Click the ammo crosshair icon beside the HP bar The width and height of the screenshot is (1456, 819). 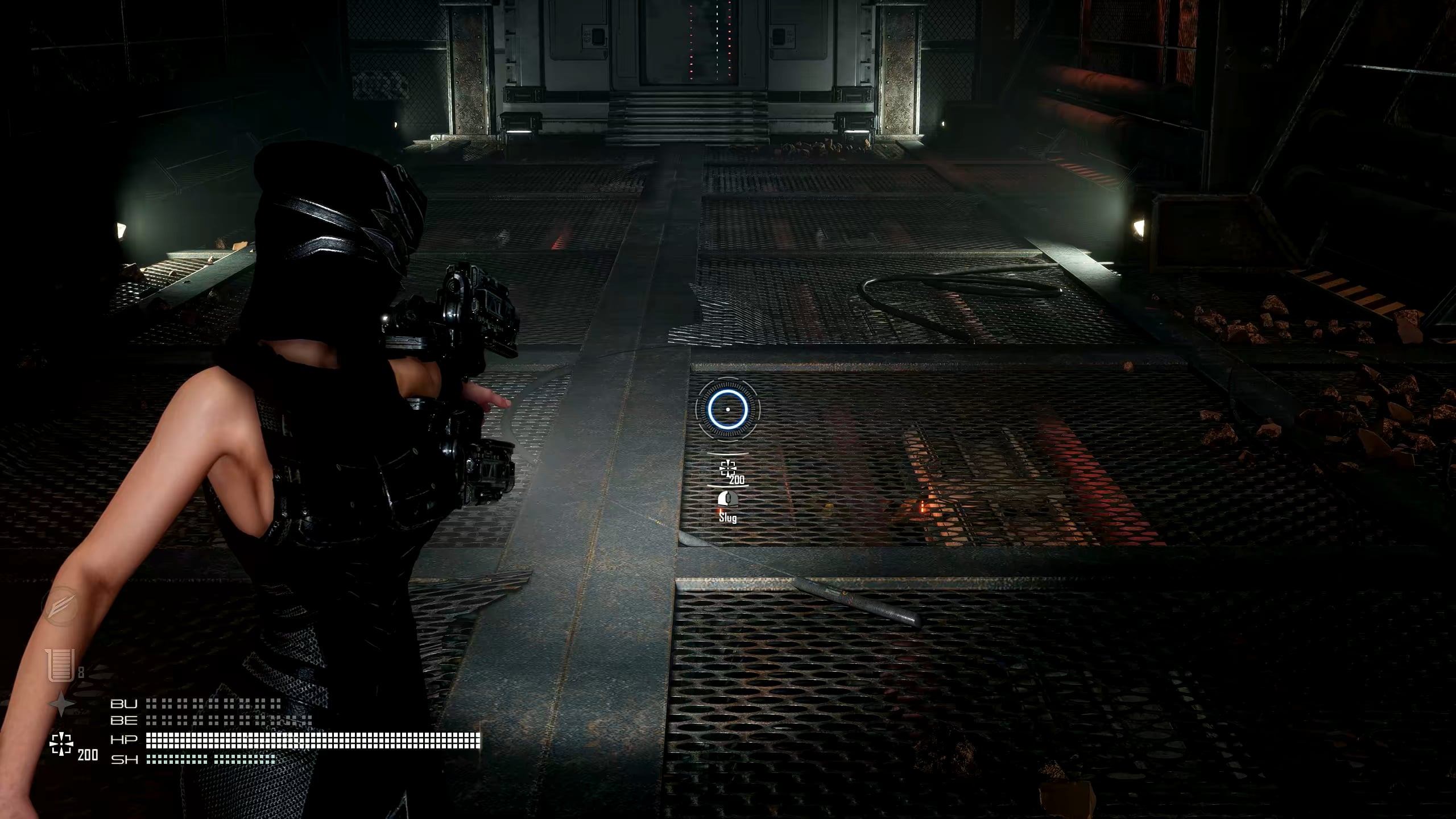click(61, 744)
